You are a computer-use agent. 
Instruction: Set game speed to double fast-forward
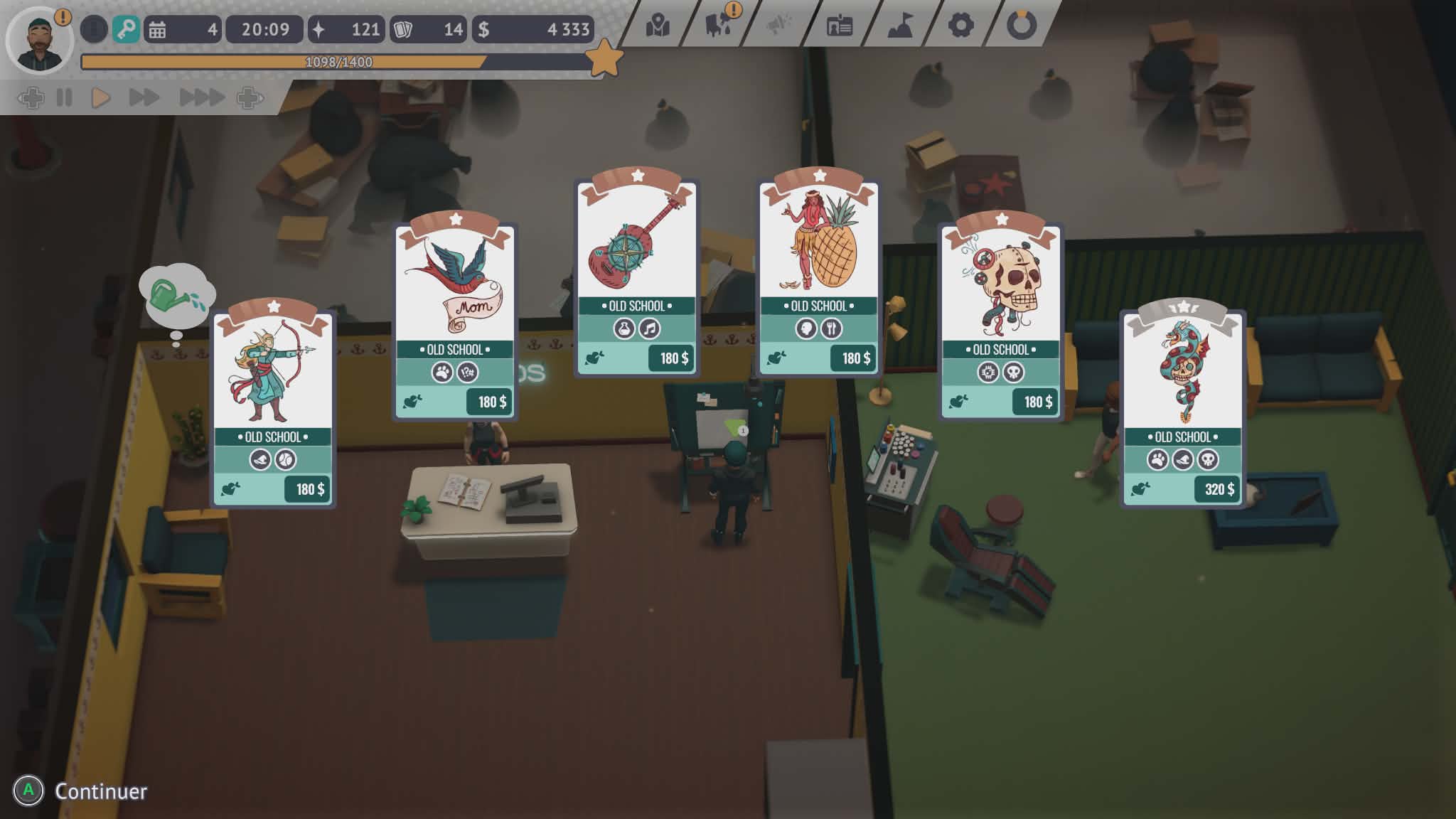point(144,97)
